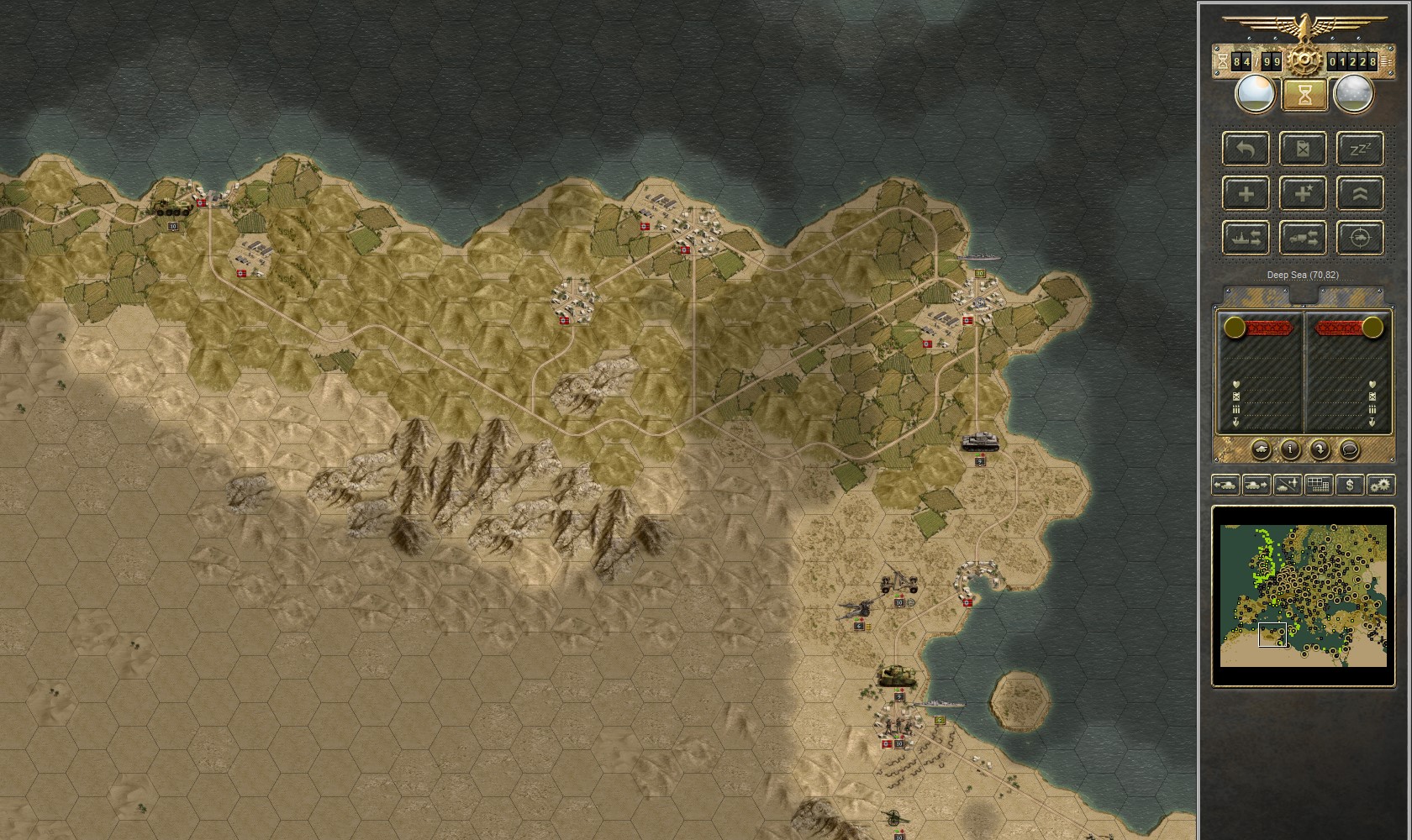This screenshot has width=1412, height=840.
Task: Switch between air and ground unit layers
Action: tap(1286, 485)
